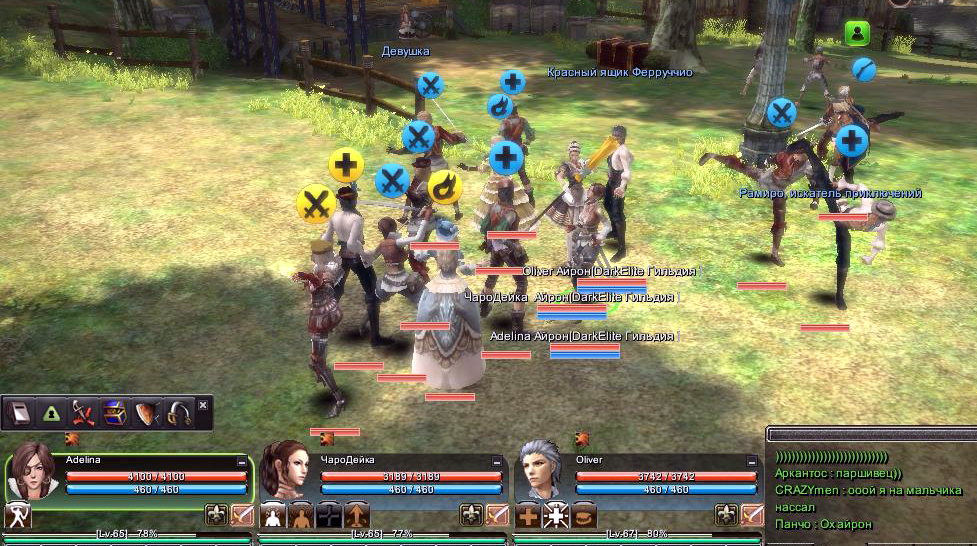Use Oliver's white starburst skill
This screenshot has height=546, width=977.
pyautogui.click(x=557, y=516)
